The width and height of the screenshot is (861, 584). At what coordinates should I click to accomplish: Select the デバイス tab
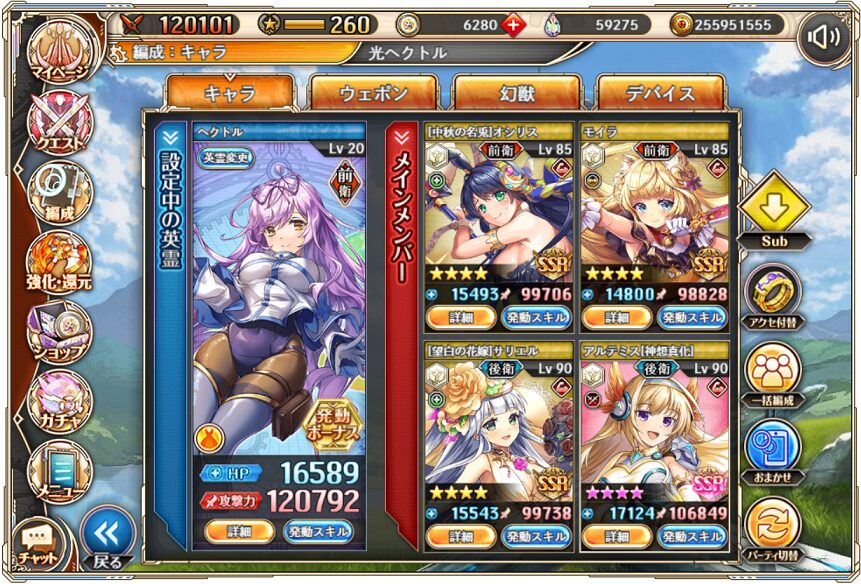(x=660, y=93)
